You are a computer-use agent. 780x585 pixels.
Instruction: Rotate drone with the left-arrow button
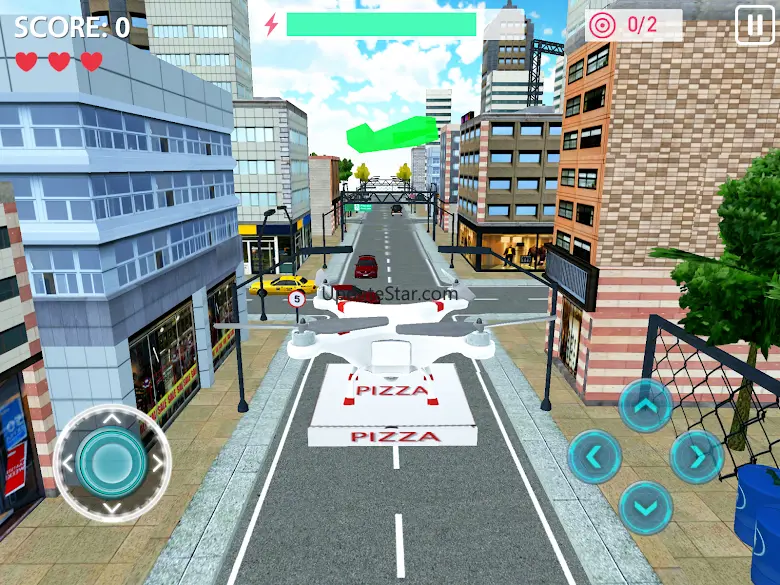595,457
